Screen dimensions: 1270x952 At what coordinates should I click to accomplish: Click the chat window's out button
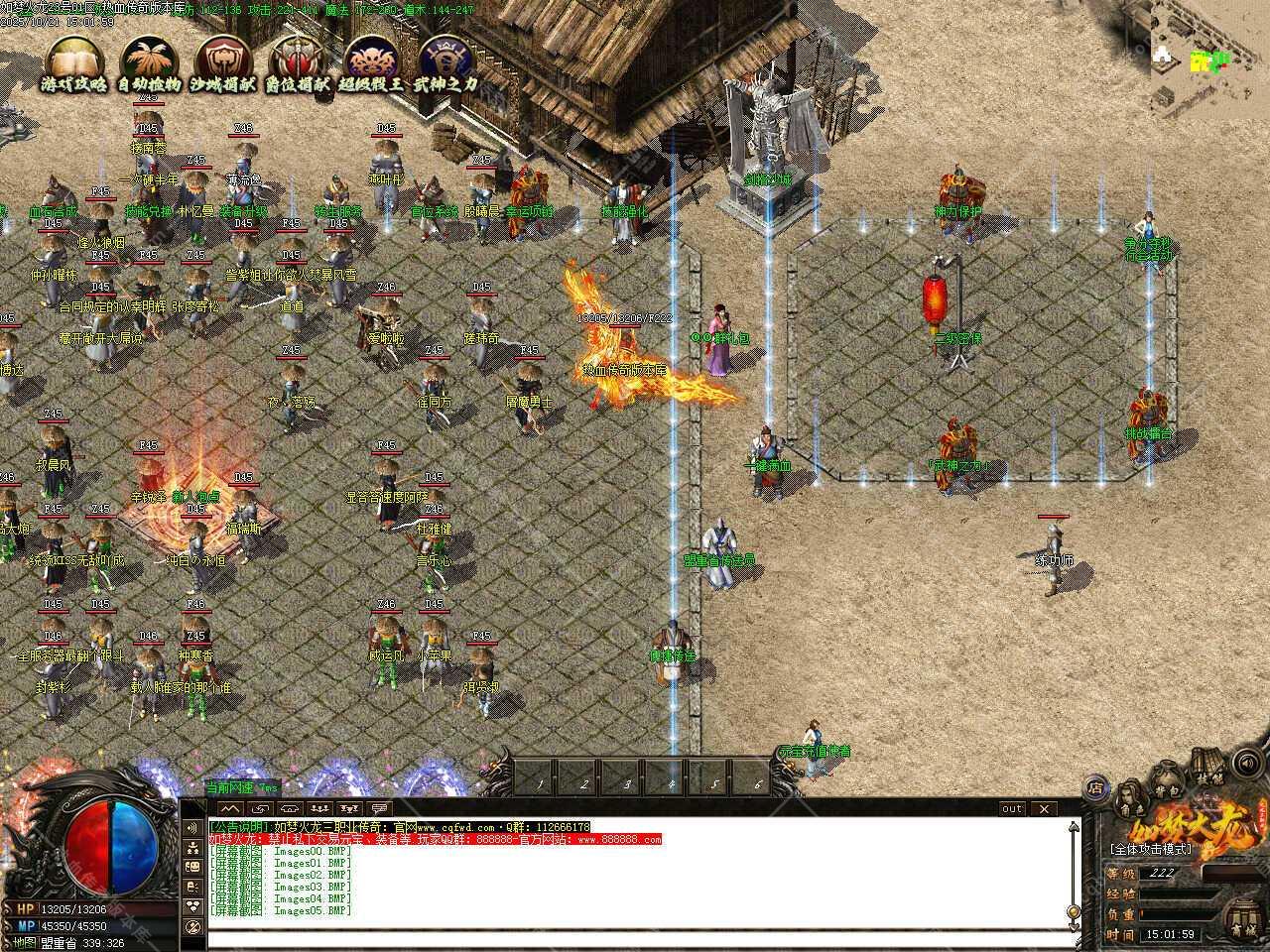pos(1011,809)
